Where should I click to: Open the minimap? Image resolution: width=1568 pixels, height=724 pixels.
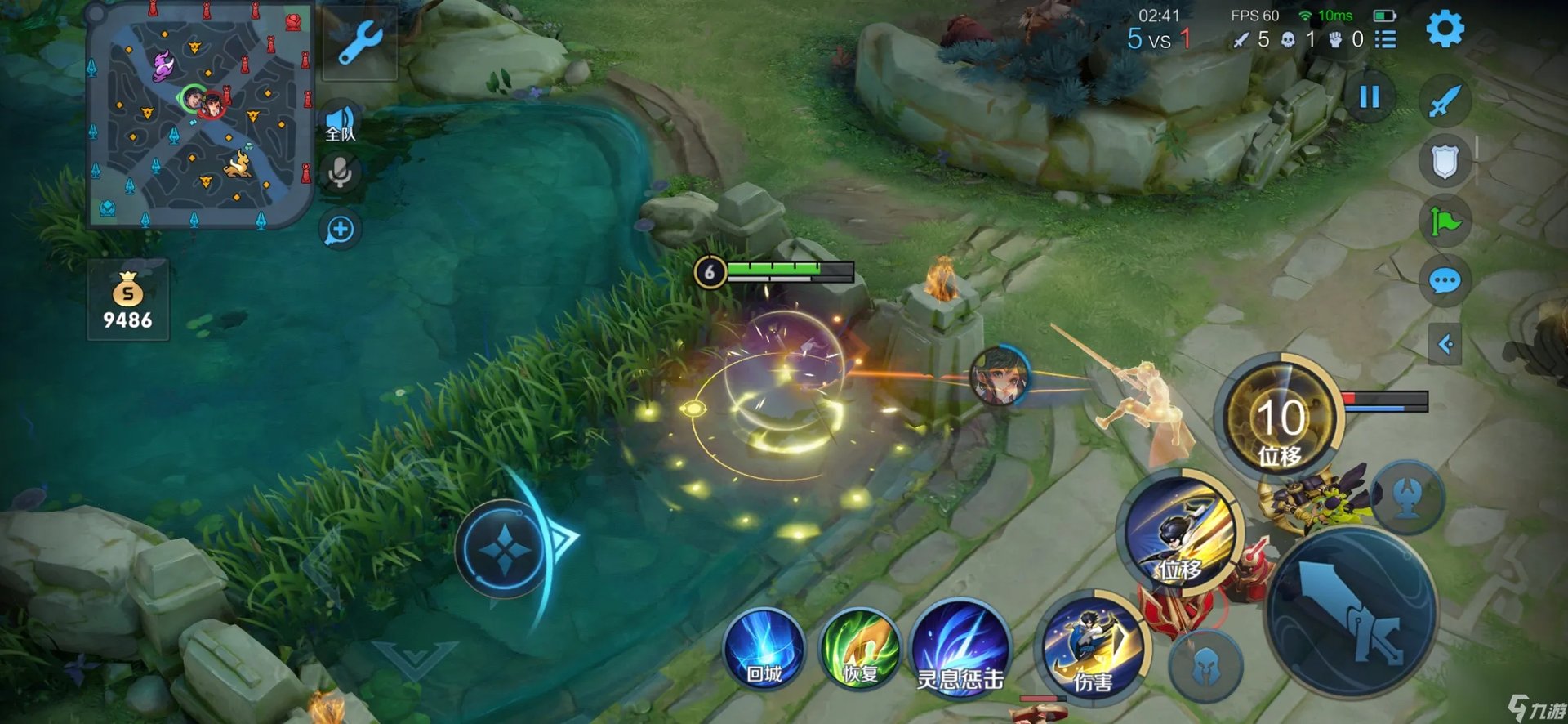(198, 114)
